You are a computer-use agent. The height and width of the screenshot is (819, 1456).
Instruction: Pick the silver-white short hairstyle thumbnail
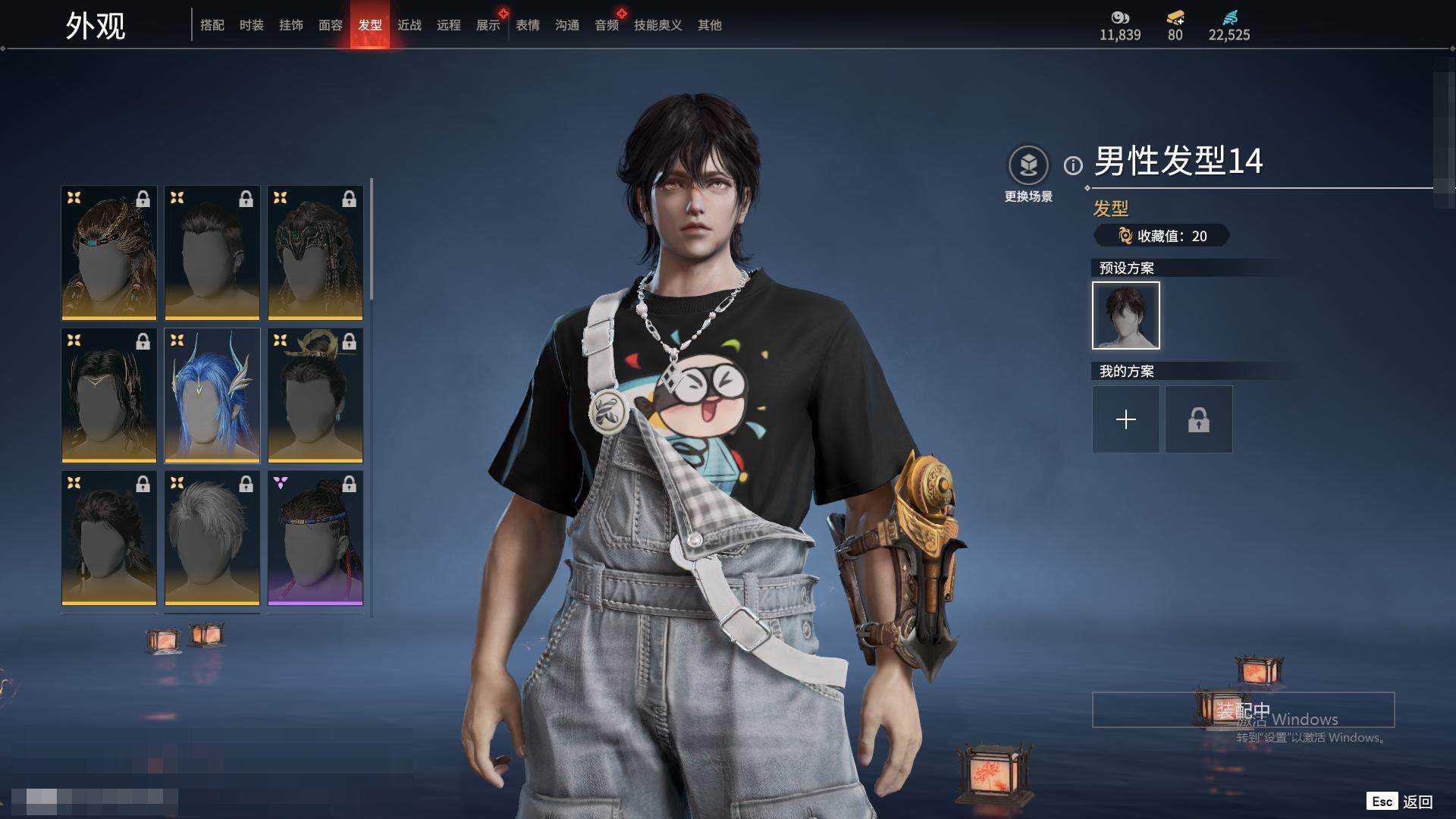[212, 538]
